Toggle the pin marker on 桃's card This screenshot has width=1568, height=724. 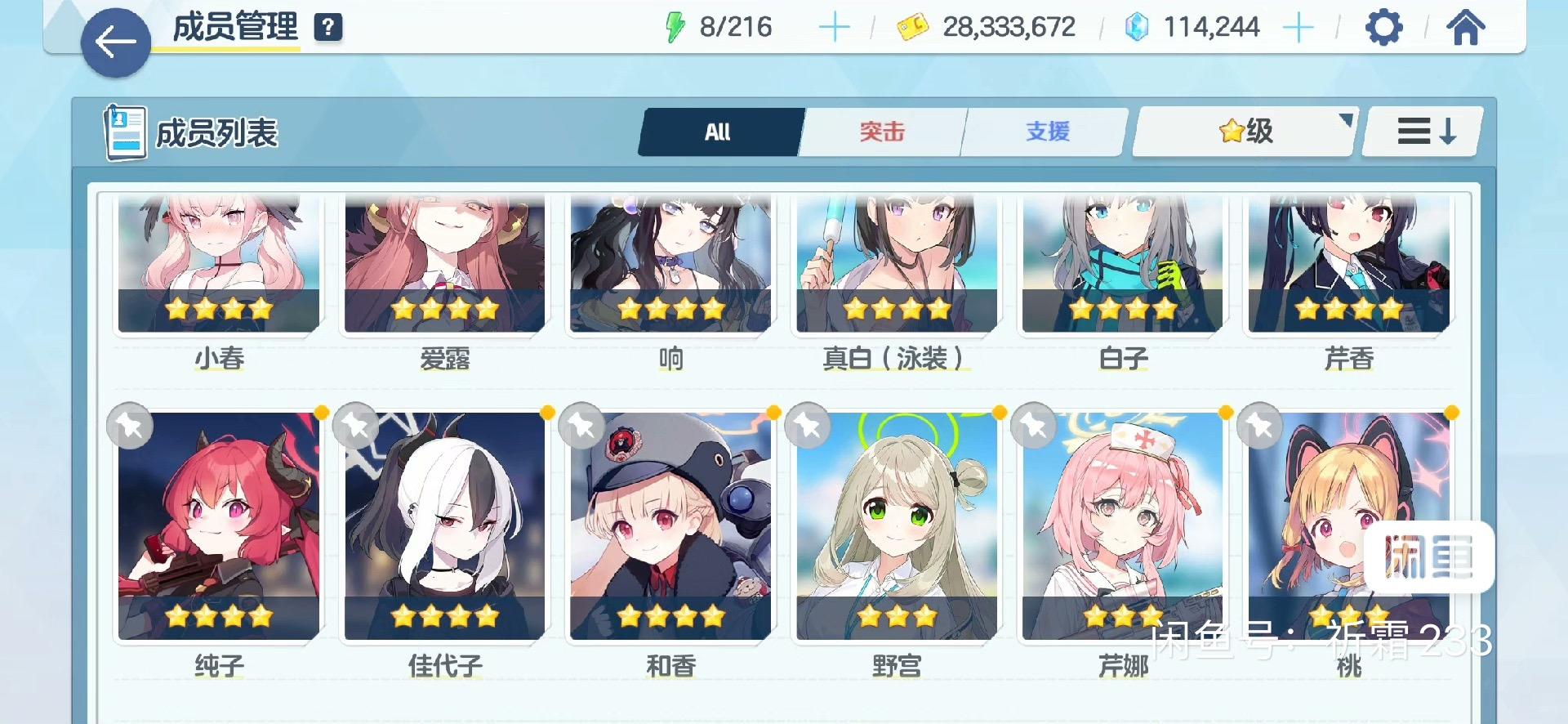[x=1259, y=426]
